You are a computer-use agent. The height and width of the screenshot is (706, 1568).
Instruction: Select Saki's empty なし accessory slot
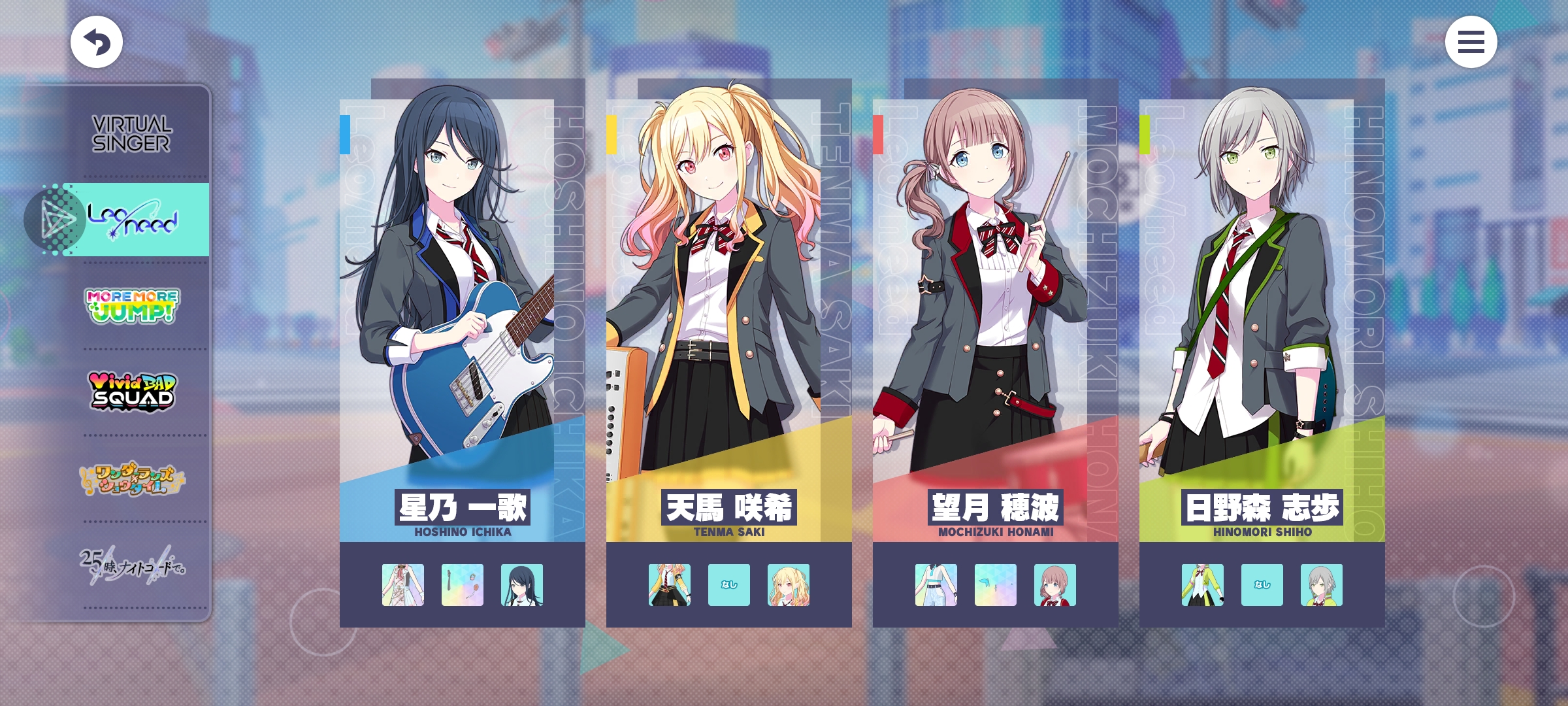[x=729, y=585]
